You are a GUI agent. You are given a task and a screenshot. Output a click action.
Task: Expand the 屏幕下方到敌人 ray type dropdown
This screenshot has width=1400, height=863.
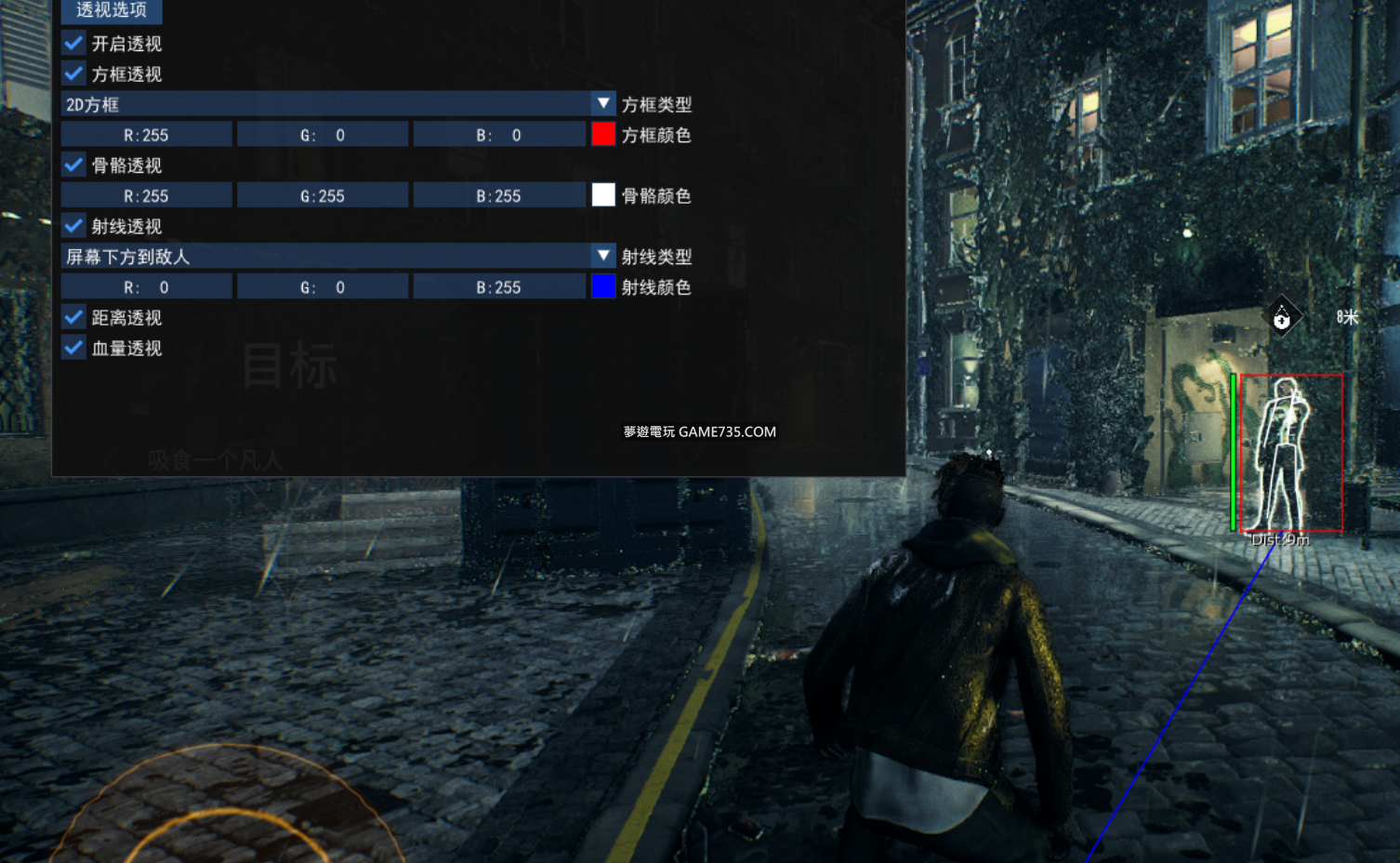[x=602, y=256]
